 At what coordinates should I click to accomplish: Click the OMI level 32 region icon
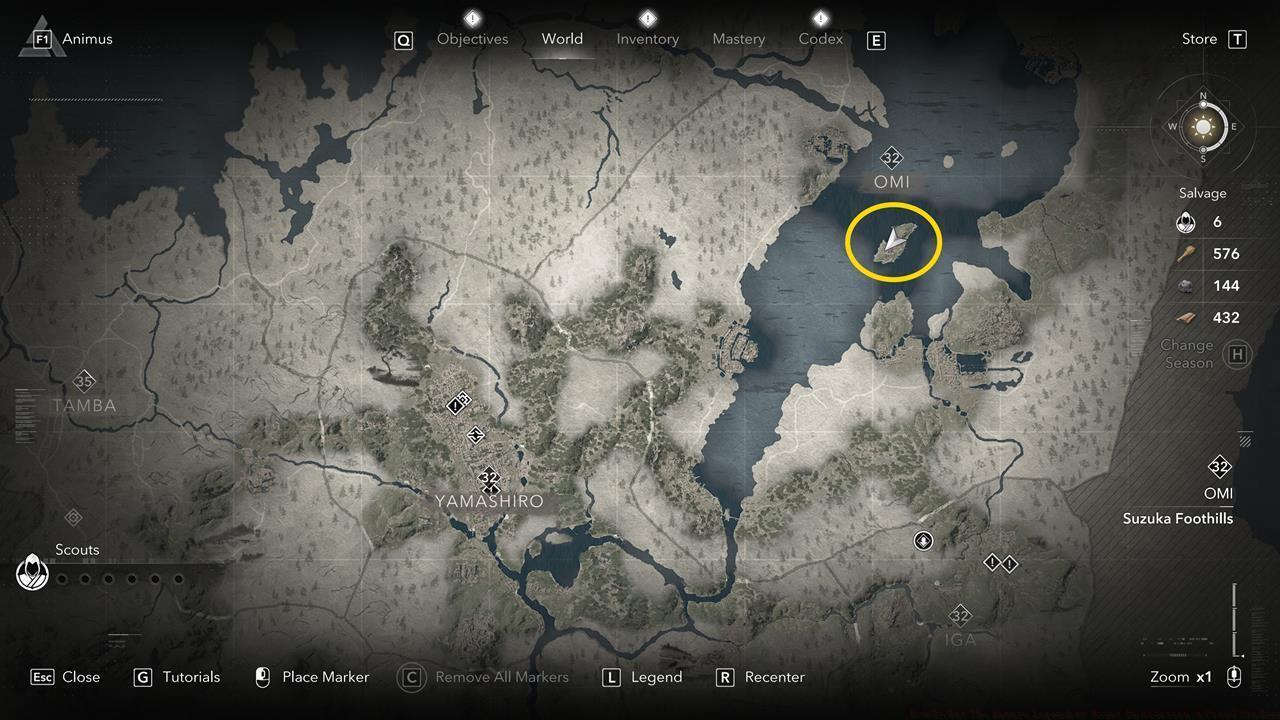click(x=890, y=158)
